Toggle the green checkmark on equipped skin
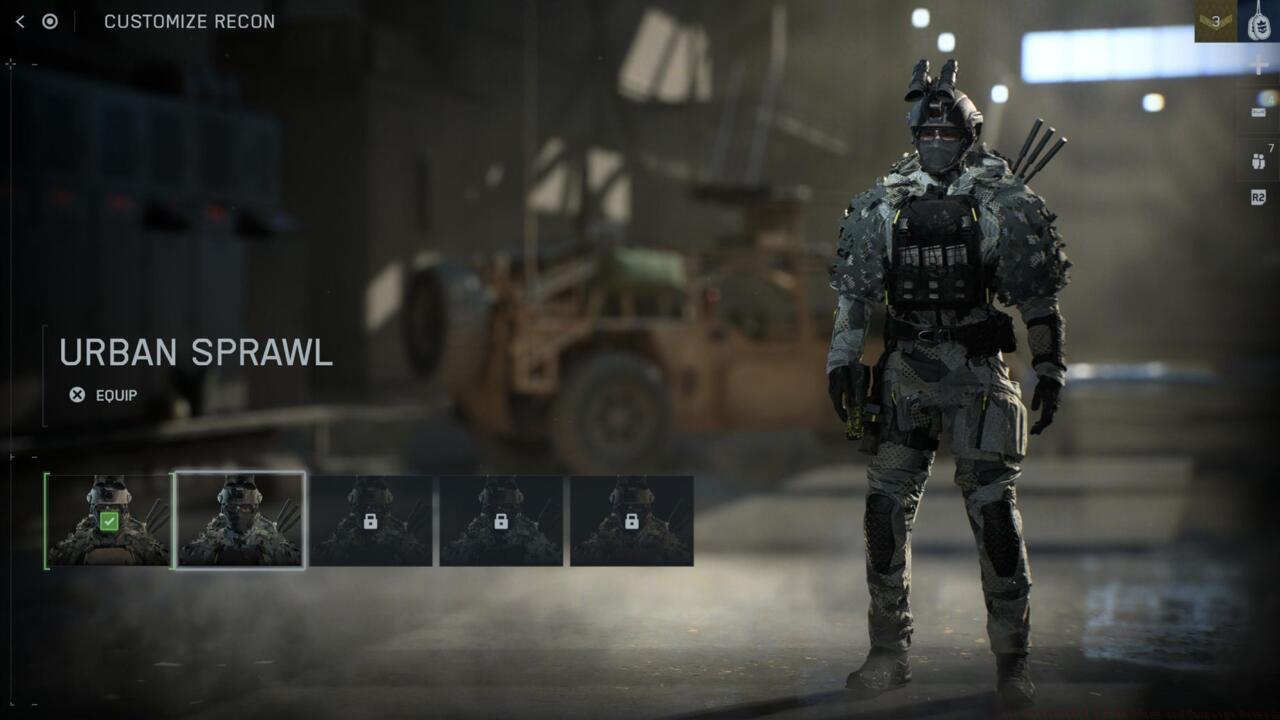This screenshot has height=720, width=1280. coord(109,522)
